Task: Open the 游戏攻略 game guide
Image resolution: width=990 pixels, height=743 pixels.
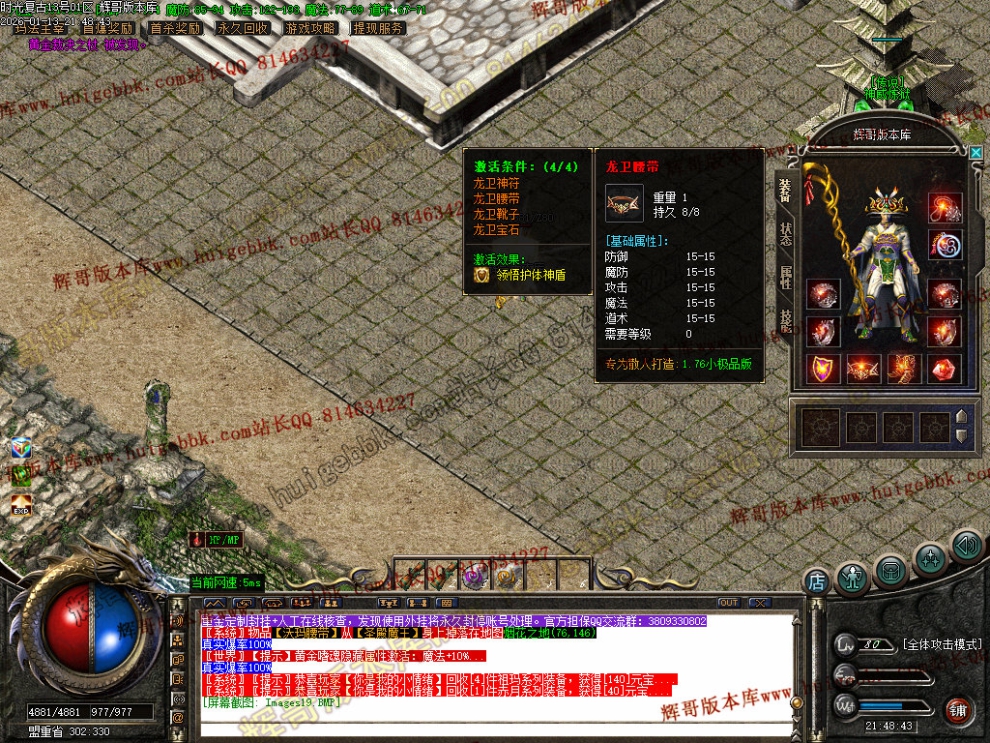Action: point(310,28)
